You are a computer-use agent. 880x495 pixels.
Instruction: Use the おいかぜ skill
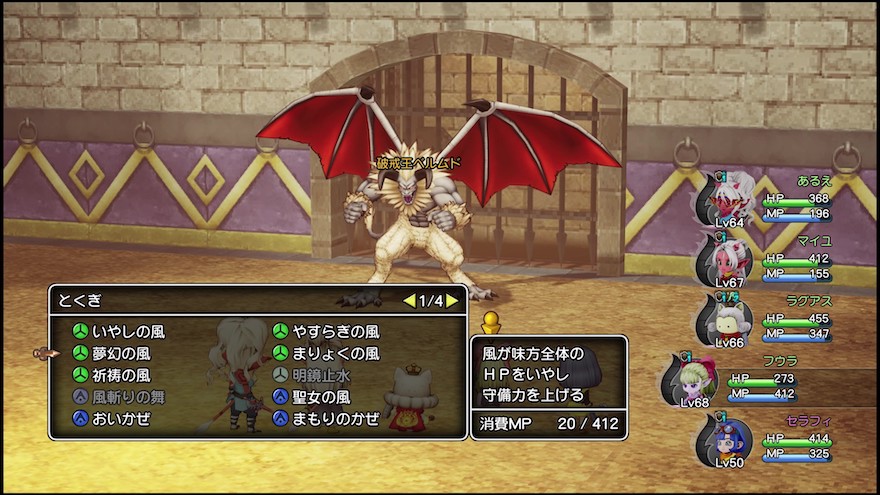(x=121, y=419)
